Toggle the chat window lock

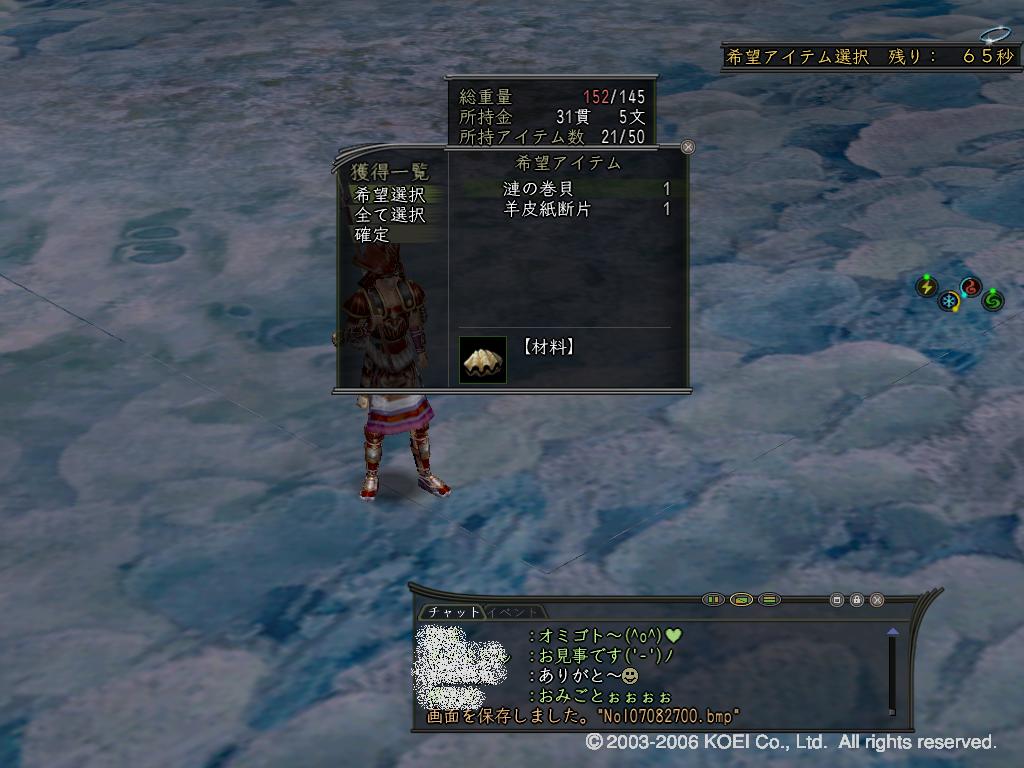(857, 600)
